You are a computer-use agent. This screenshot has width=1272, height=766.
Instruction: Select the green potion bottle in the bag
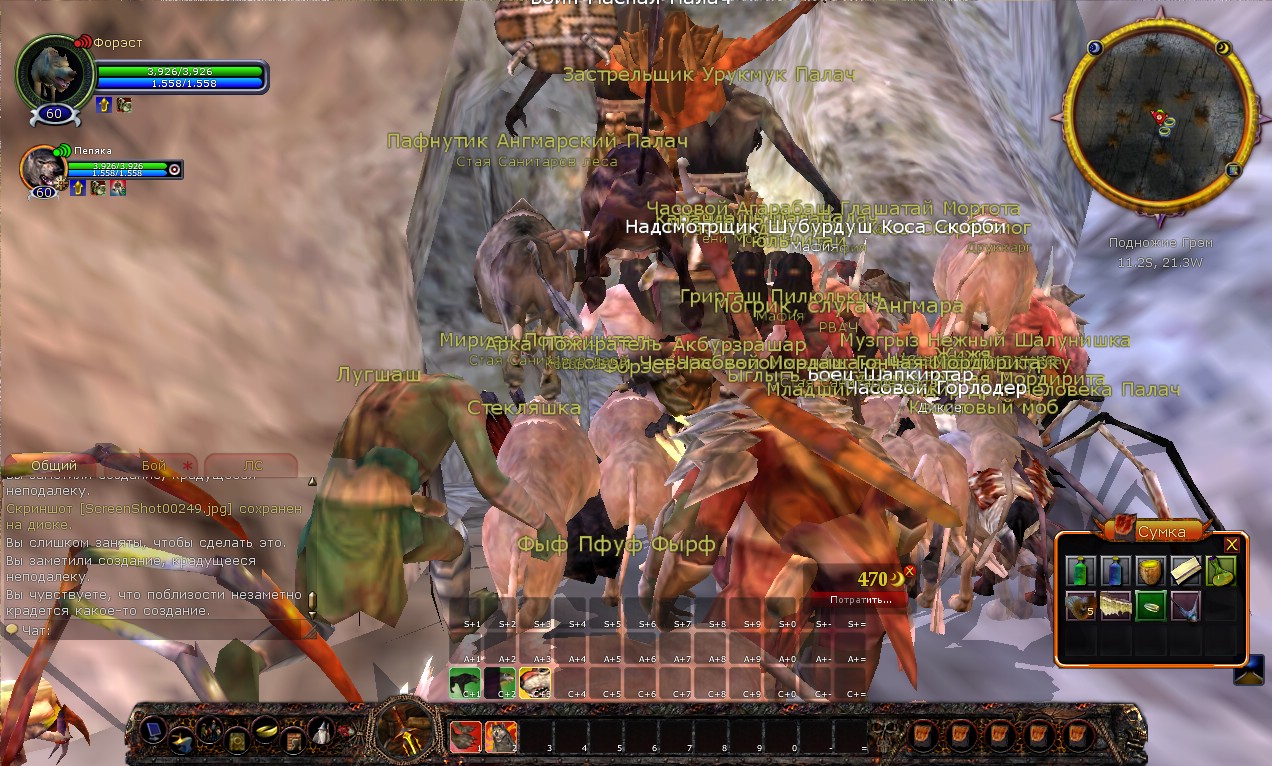coord(1079,571)
